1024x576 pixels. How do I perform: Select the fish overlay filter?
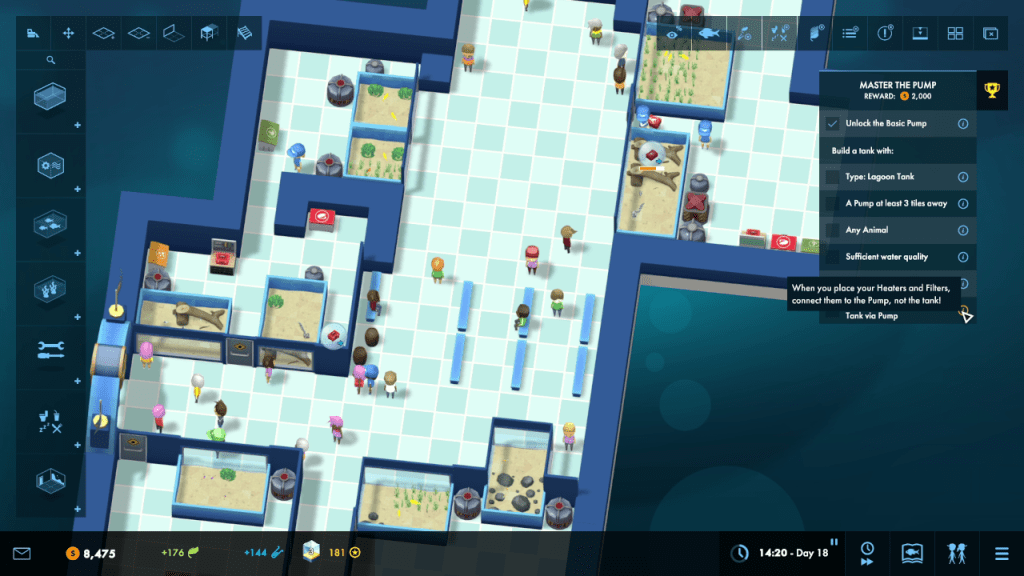[709, 34]
